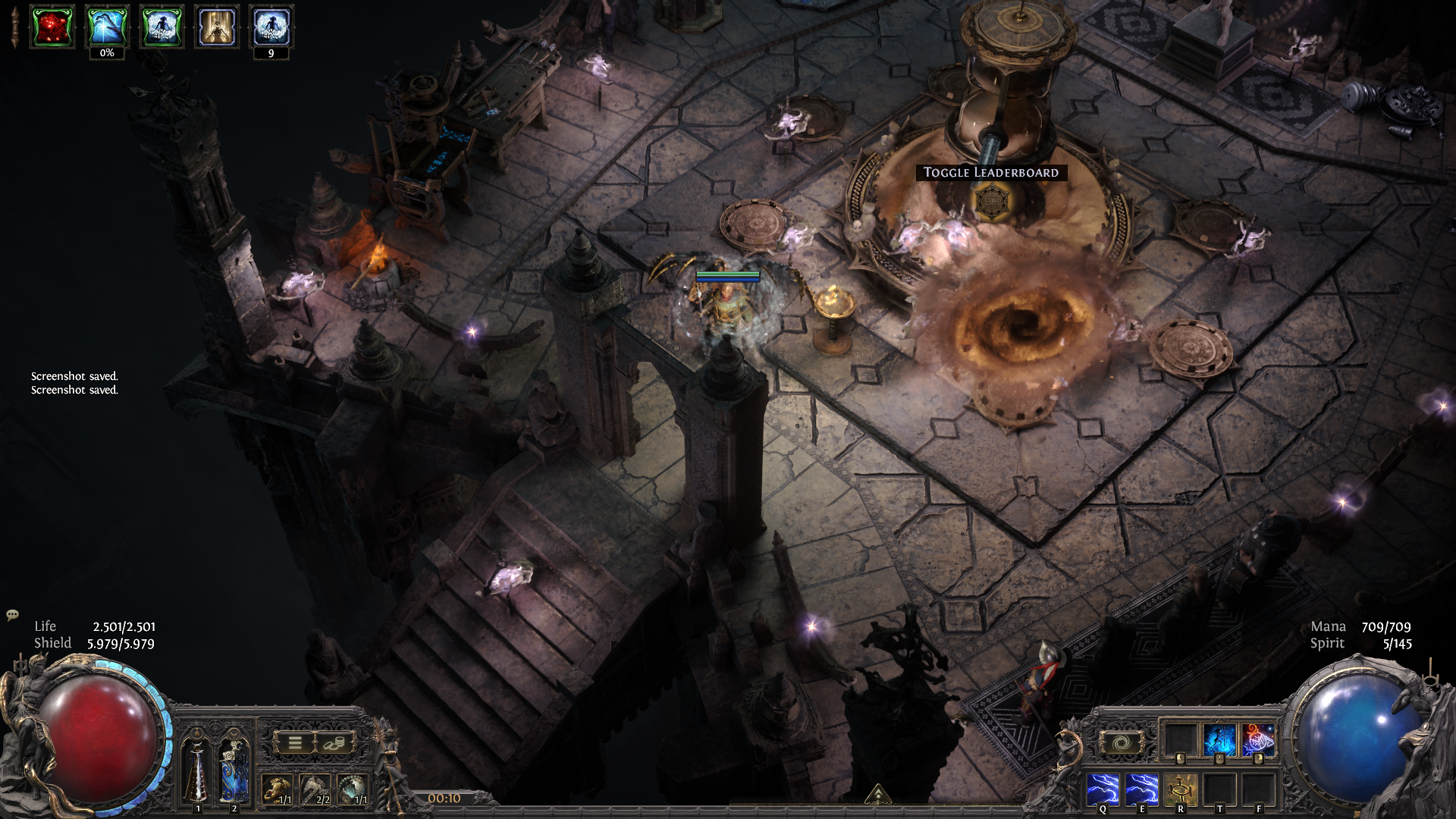Activate the lightning skill bound to E
Viewport: 1456px width, 819px height.
tap(1141, 789)
